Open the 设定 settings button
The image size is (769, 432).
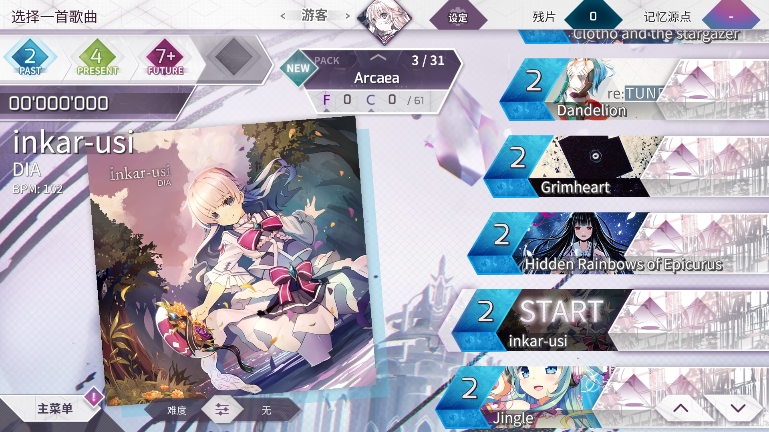click(458, 17)
